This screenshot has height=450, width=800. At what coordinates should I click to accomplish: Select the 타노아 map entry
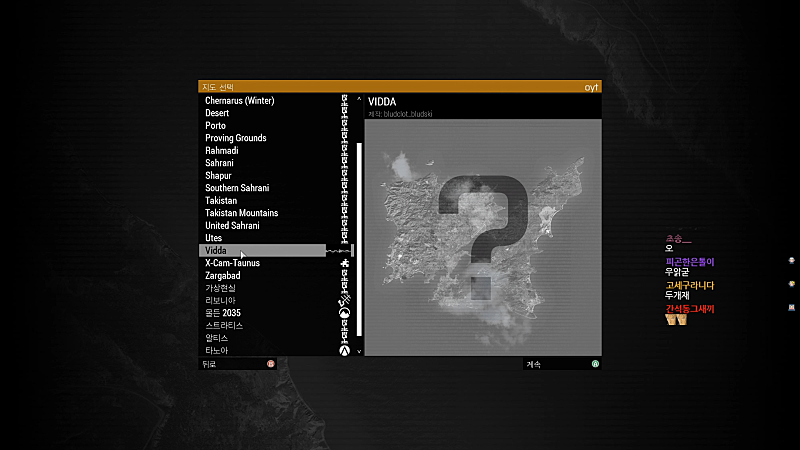point(217,351)
